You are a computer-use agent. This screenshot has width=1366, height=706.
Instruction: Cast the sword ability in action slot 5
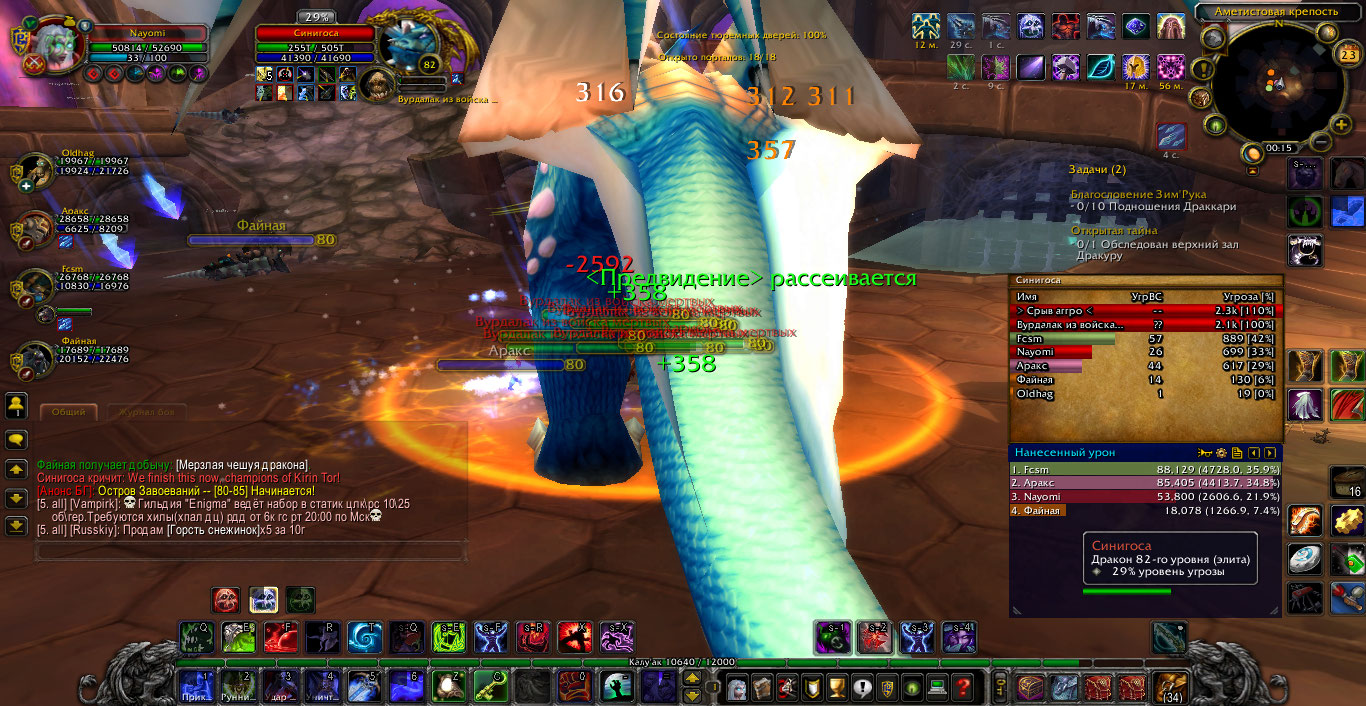tap(363, 686)
